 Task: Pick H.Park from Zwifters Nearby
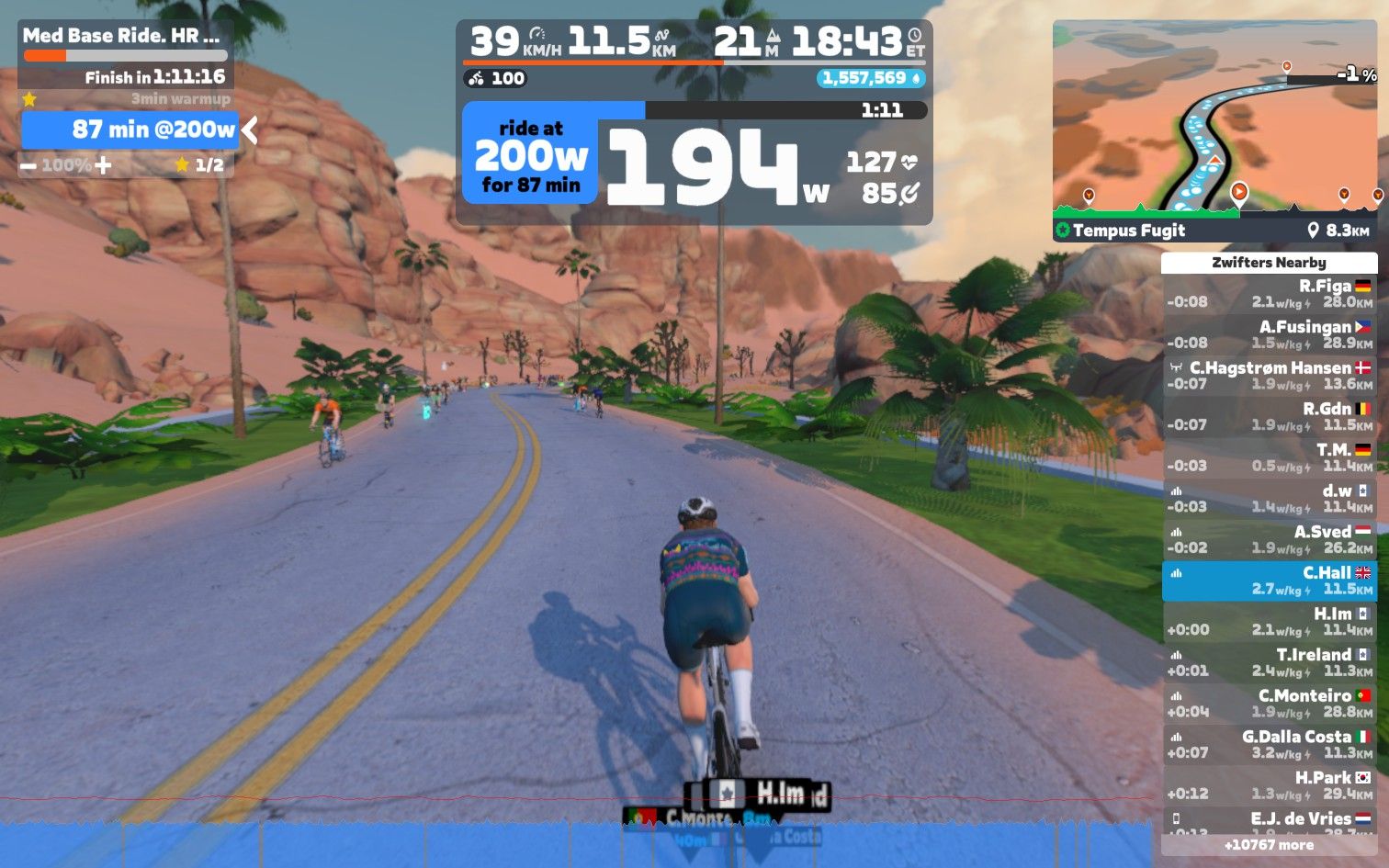coord(1269,785)
